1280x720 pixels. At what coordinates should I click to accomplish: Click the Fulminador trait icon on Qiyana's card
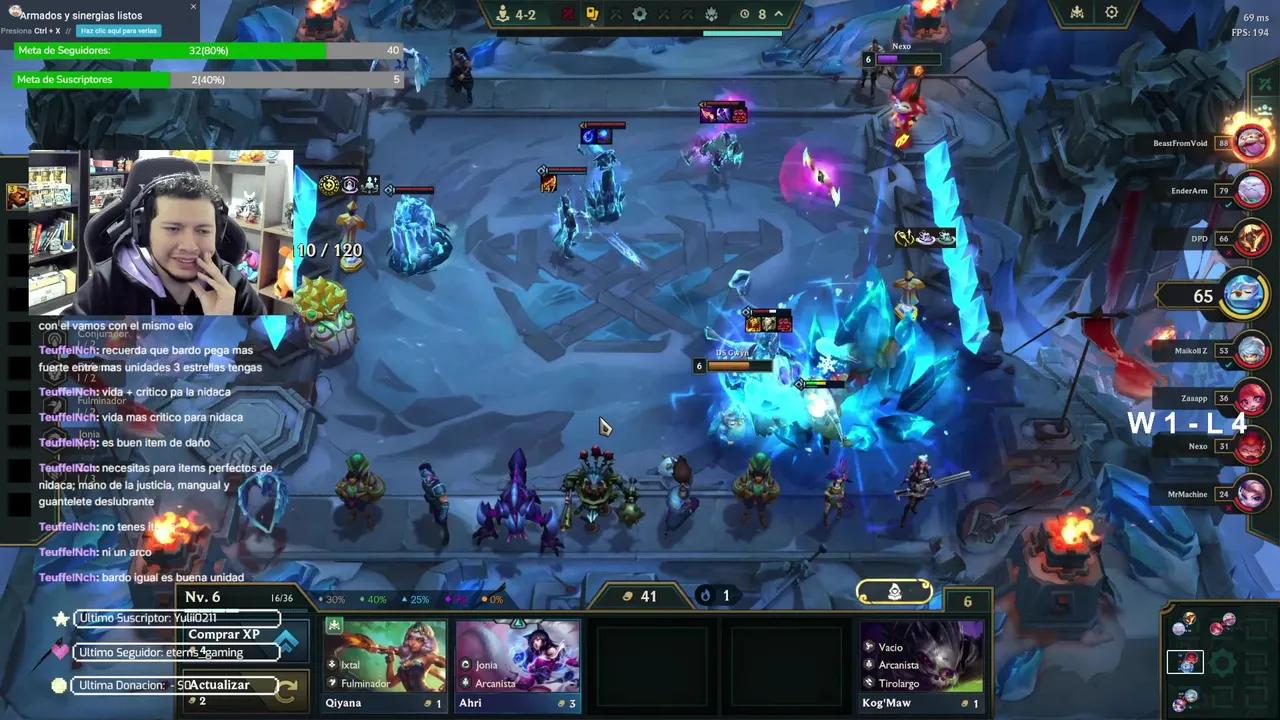[x=331, y=683]
